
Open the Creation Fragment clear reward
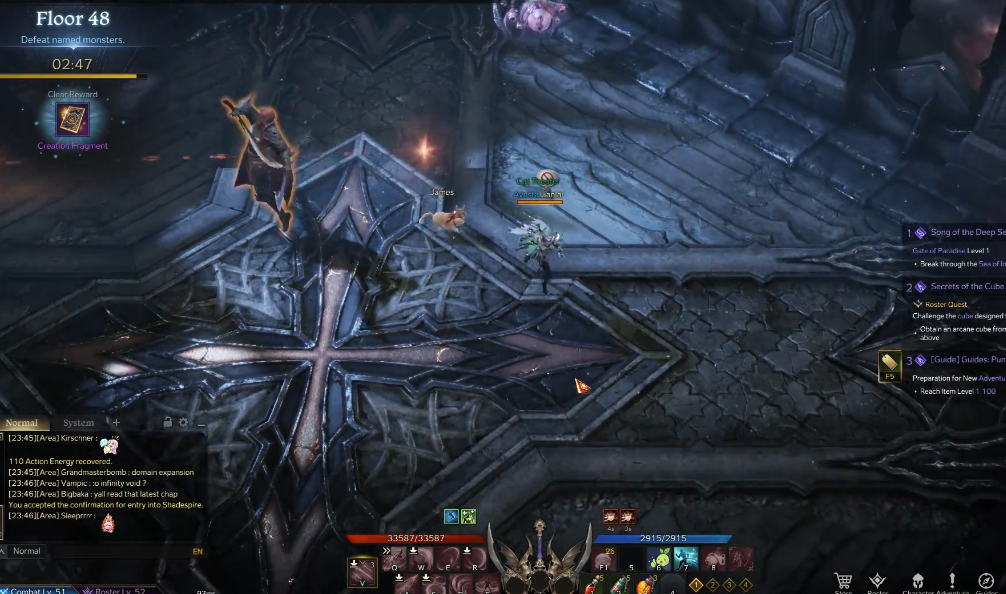pyautogui.click(x=72, y=120)
